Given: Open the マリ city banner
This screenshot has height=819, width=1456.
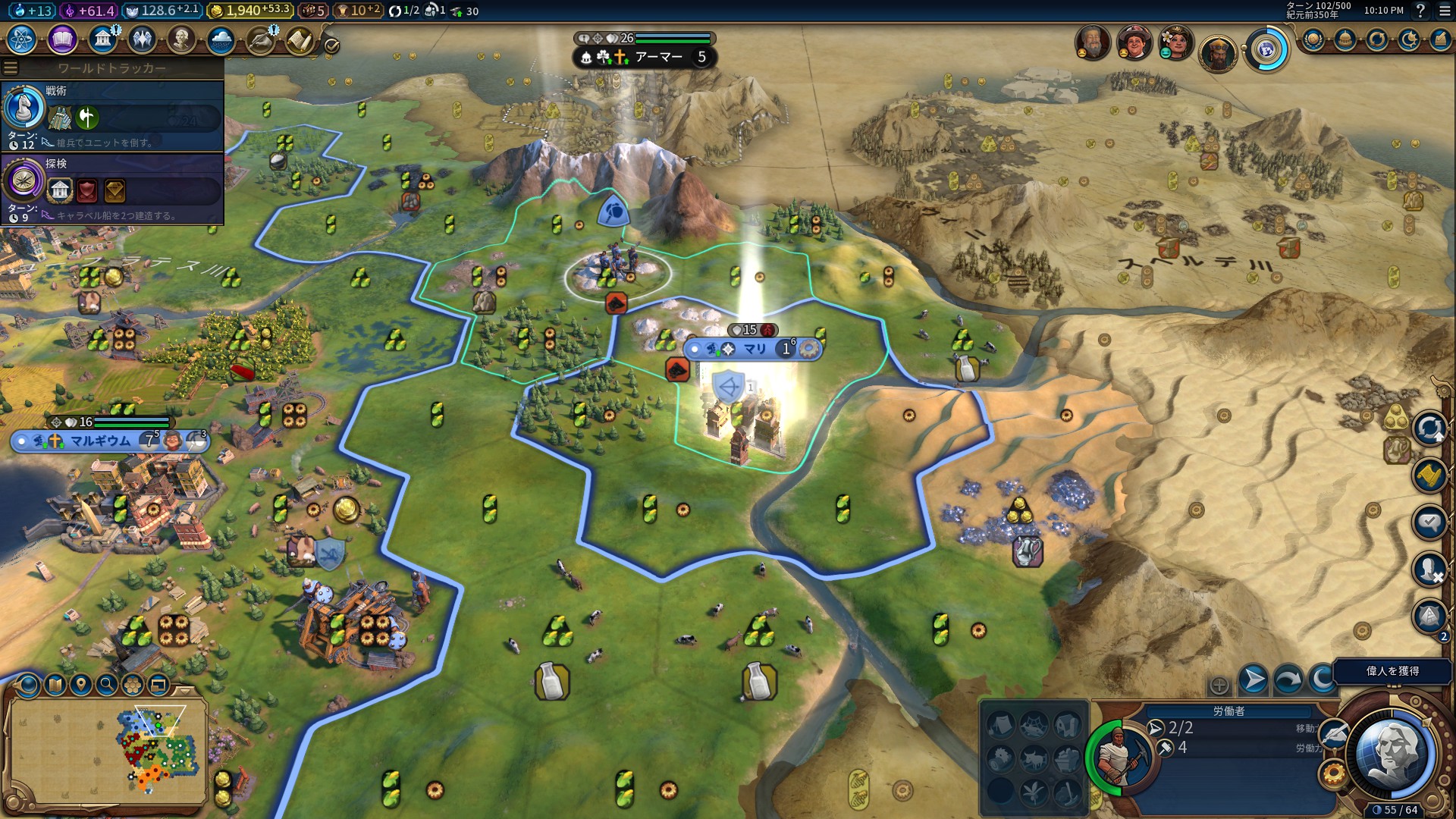Looking at the screenshot, I should coord(753,349).
